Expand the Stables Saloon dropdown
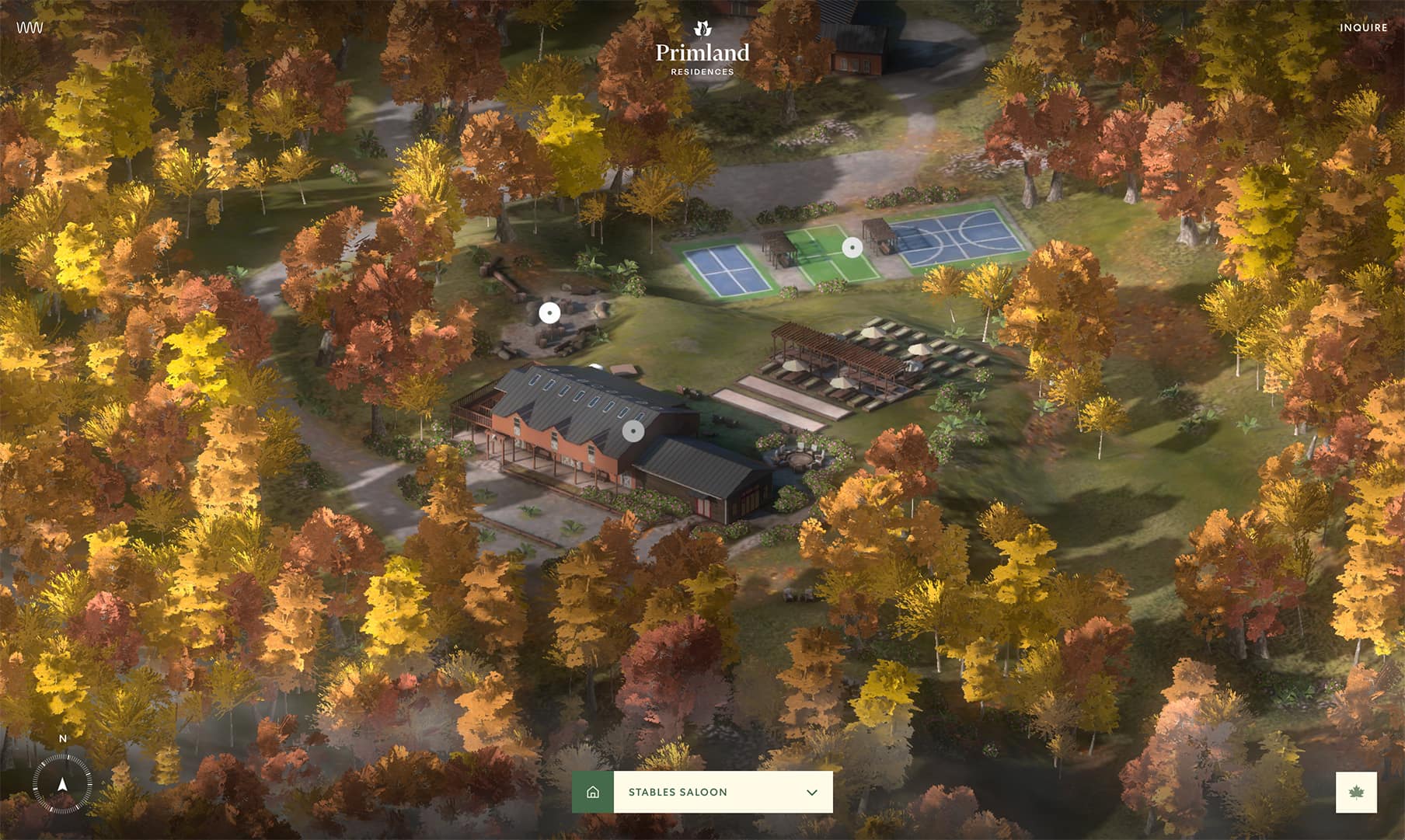Image resolution: width=1405 pixels, height=840 pixels. [811, 793]
